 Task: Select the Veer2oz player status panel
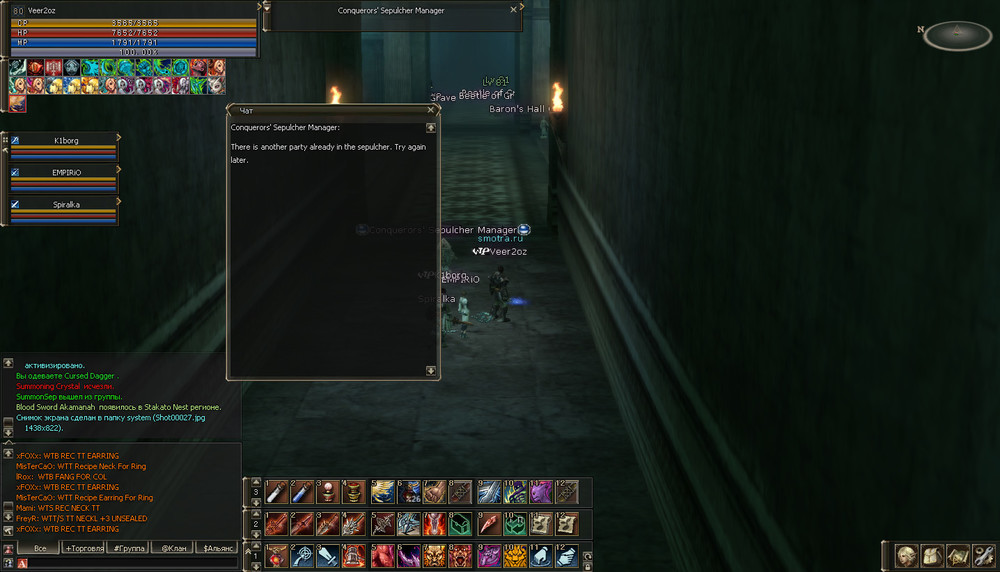tap(130, 30)
